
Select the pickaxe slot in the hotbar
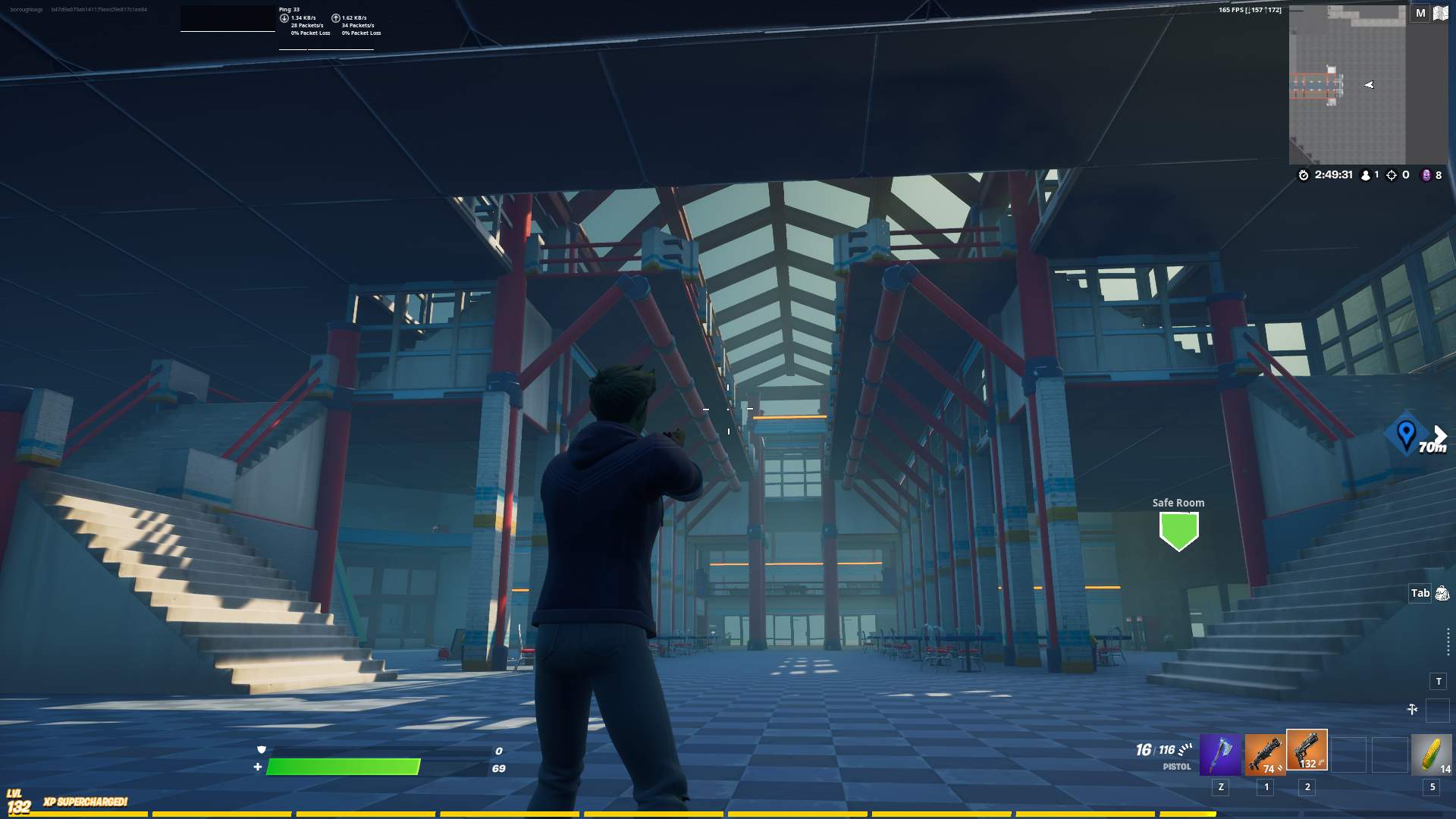click(1220, 755)
